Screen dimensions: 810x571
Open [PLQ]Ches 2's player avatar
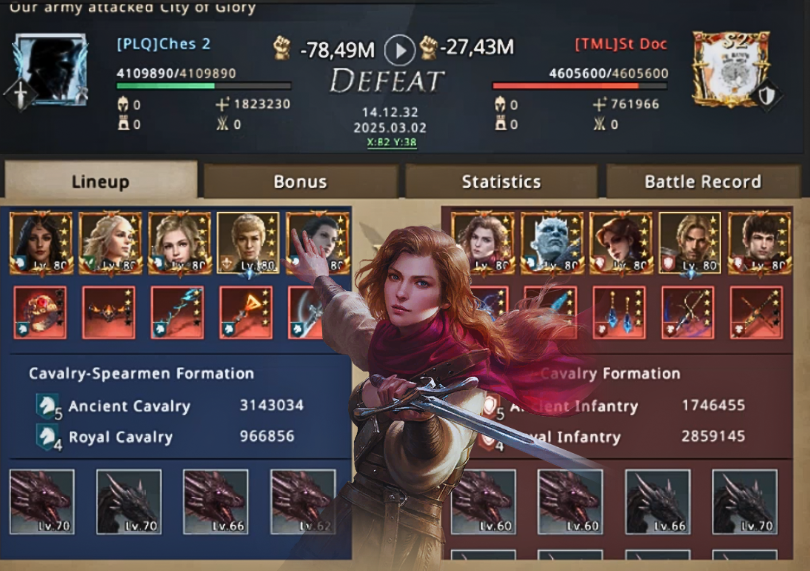[x=50, y=68]
